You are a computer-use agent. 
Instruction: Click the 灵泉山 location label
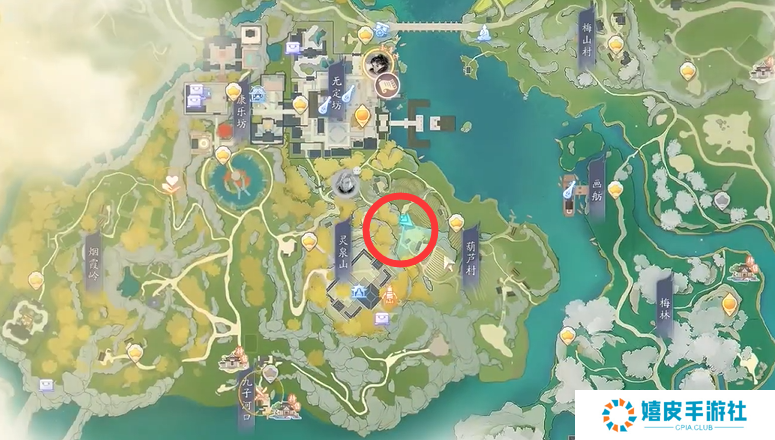pos(339,250)
